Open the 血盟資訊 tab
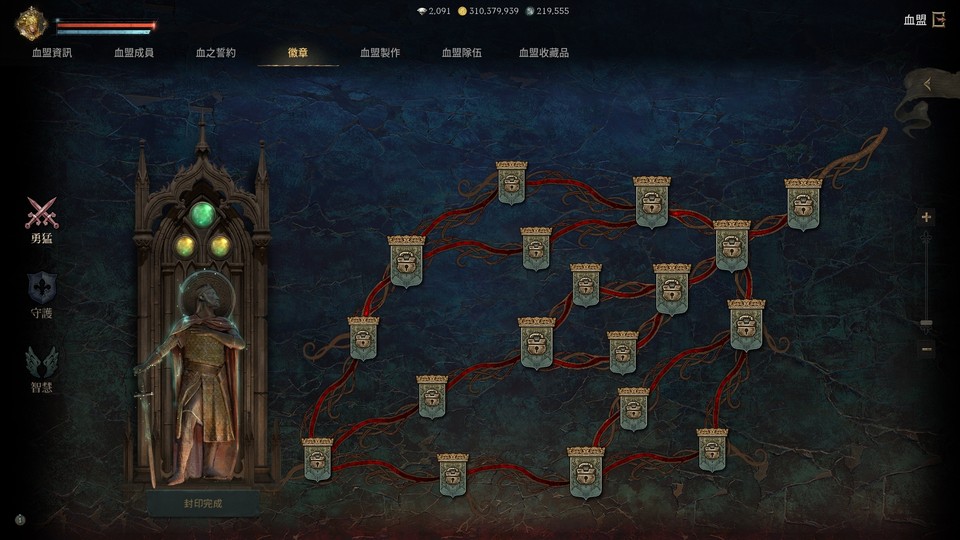960x540 pixels. (52, 52)
